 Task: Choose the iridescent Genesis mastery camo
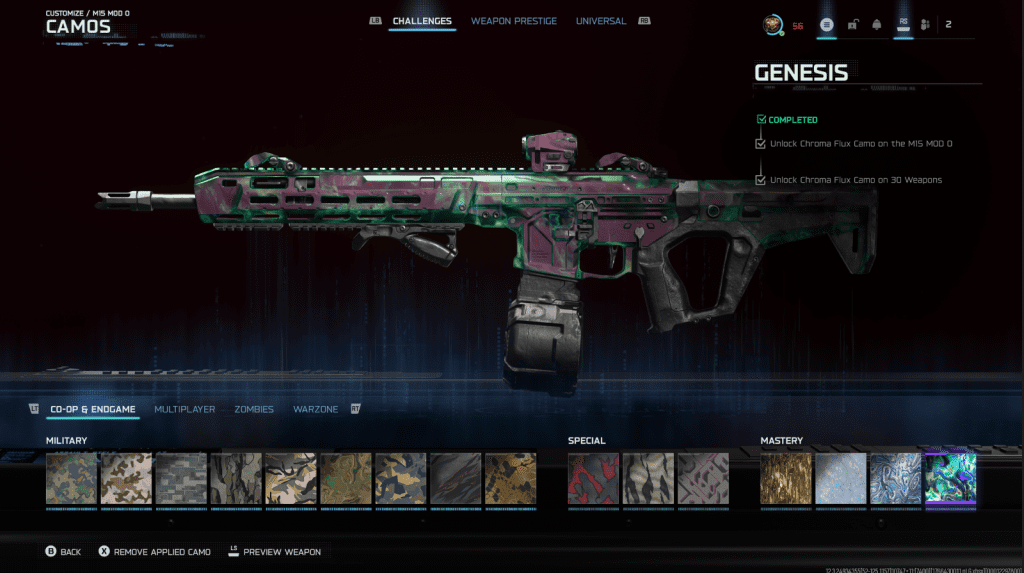pyautogui.click(x=950, y=479)
